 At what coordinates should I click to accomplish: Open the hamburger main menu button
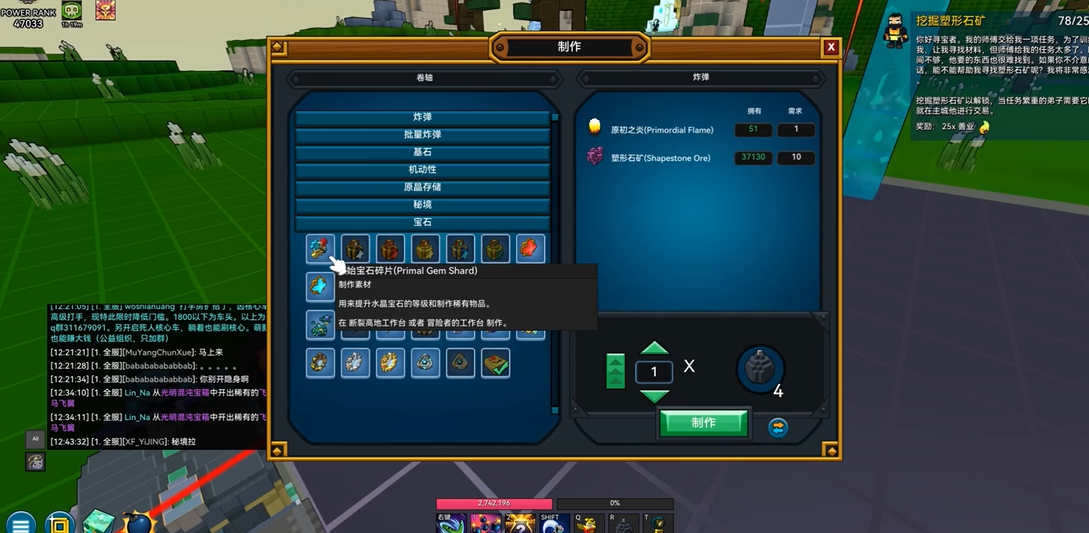[x=20, y=523]
